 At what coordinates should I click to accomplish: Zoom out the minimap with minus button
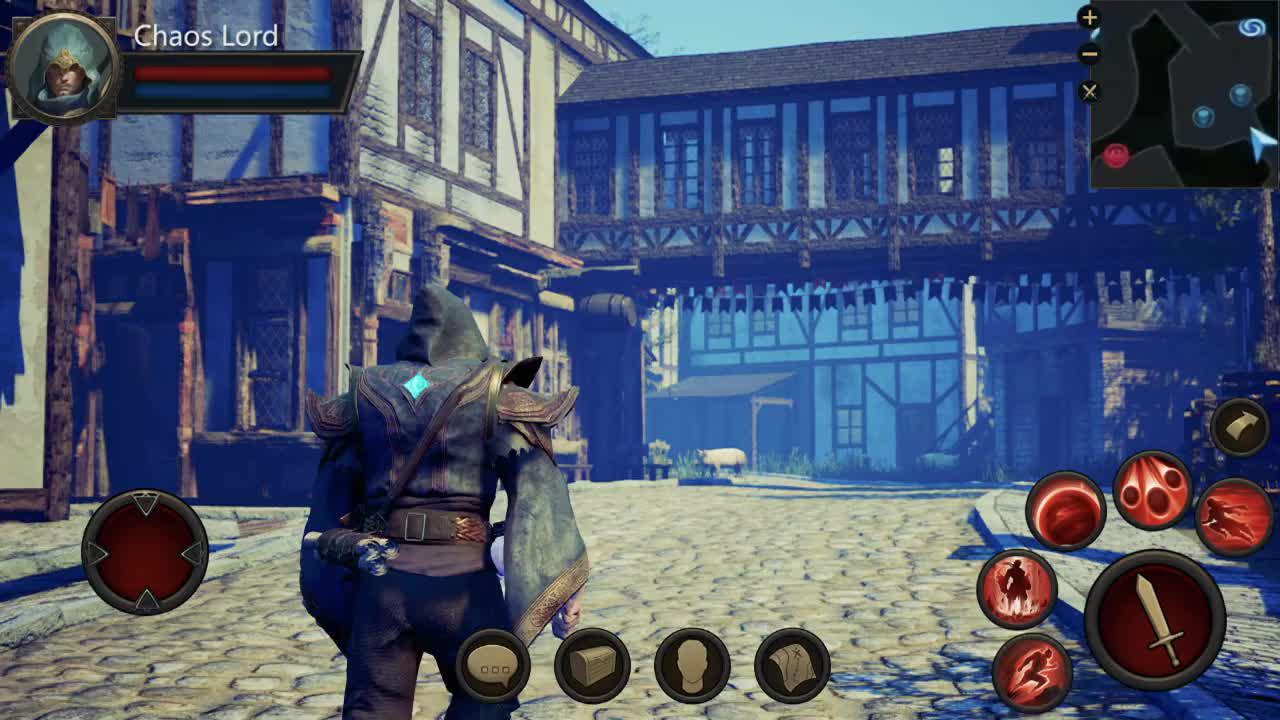coord(1091,52)
